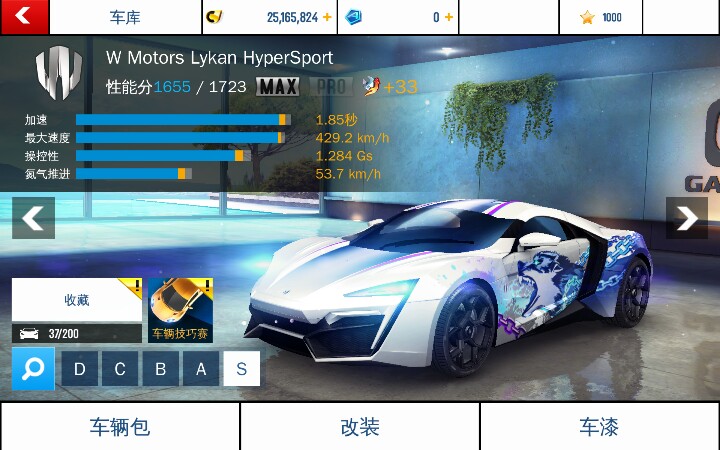Select the A class filter
This screenshot has width=720, height=450.
click(201, 370)
